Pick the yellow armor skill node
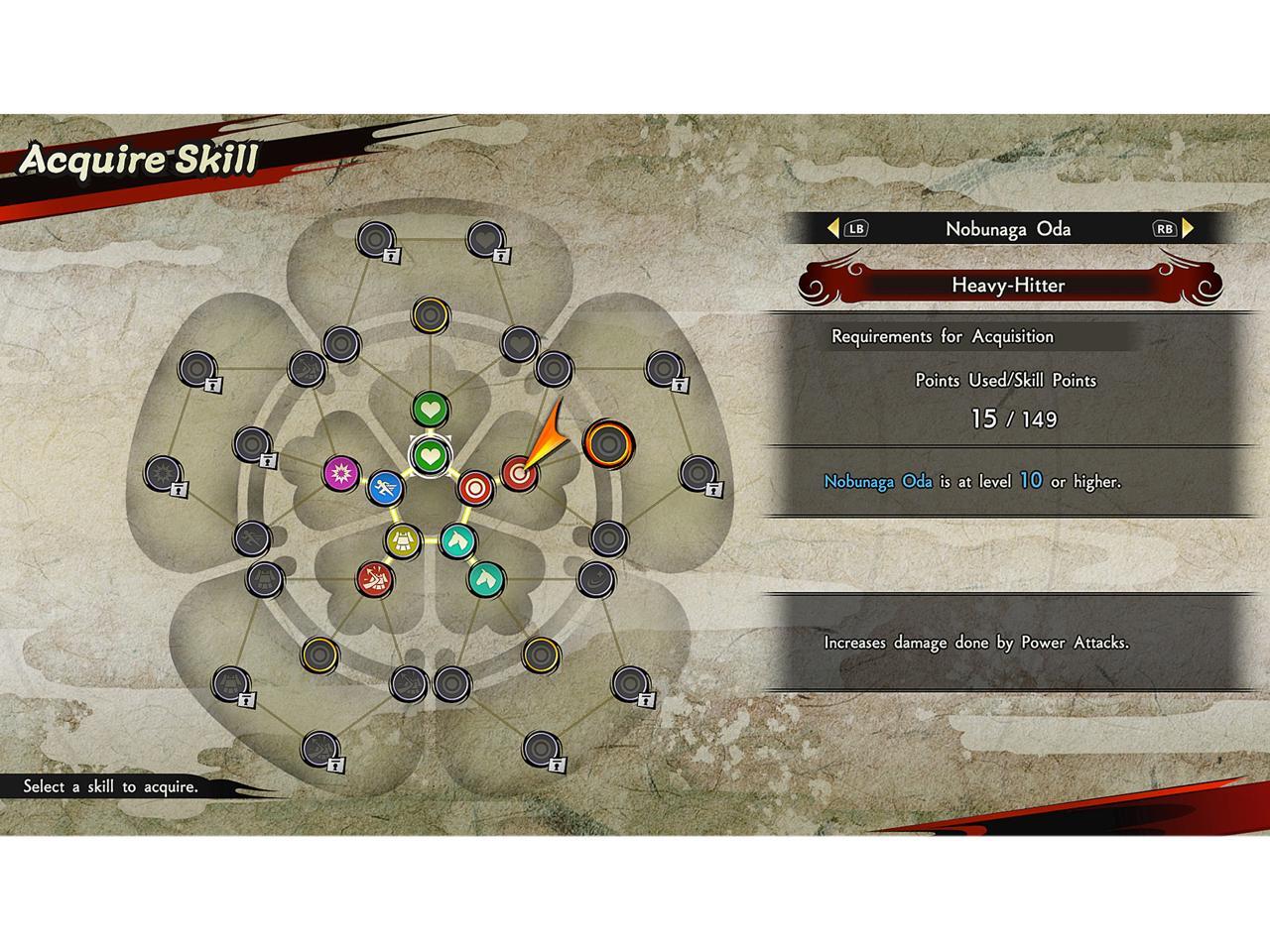 403,540
